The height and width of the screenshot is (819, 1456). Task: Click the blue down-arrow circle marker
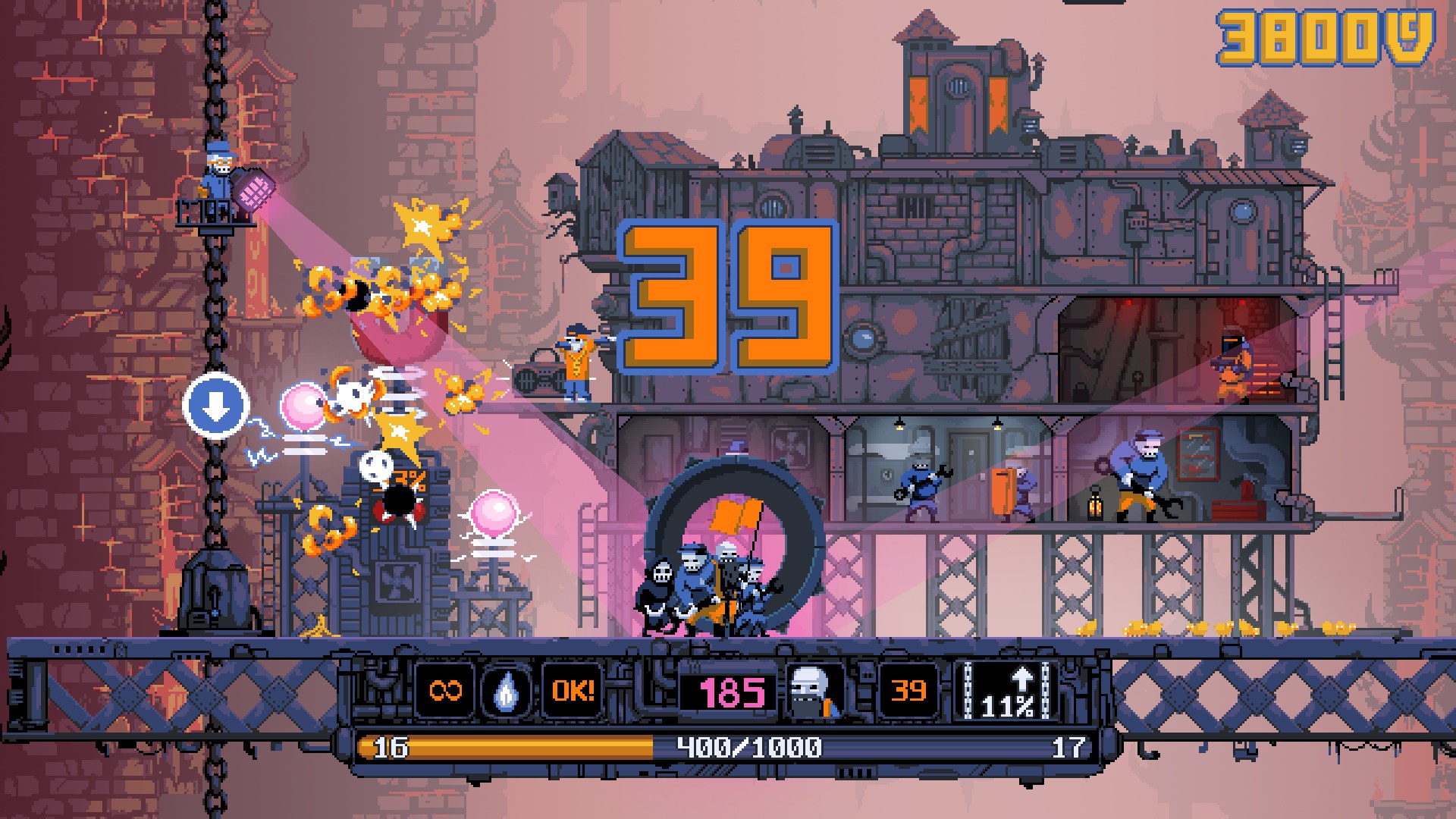click(216, 406)
